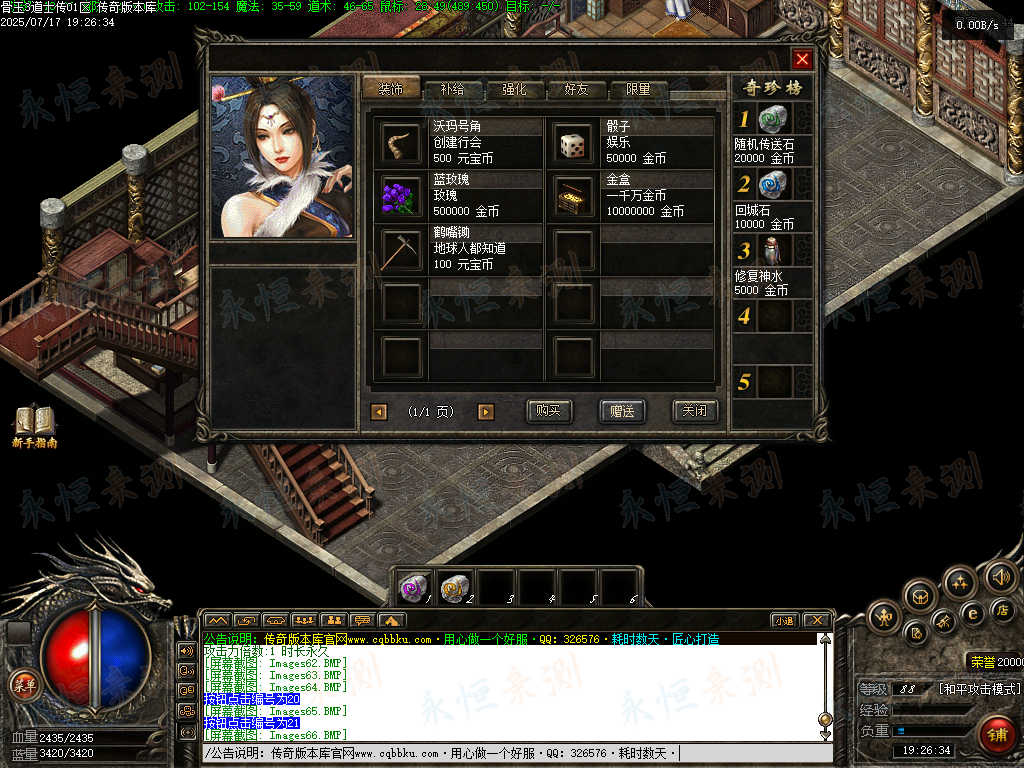The image size is (1024, 768).
Task: Switch to the 补给 supplies tab
Action: [451, 89]
